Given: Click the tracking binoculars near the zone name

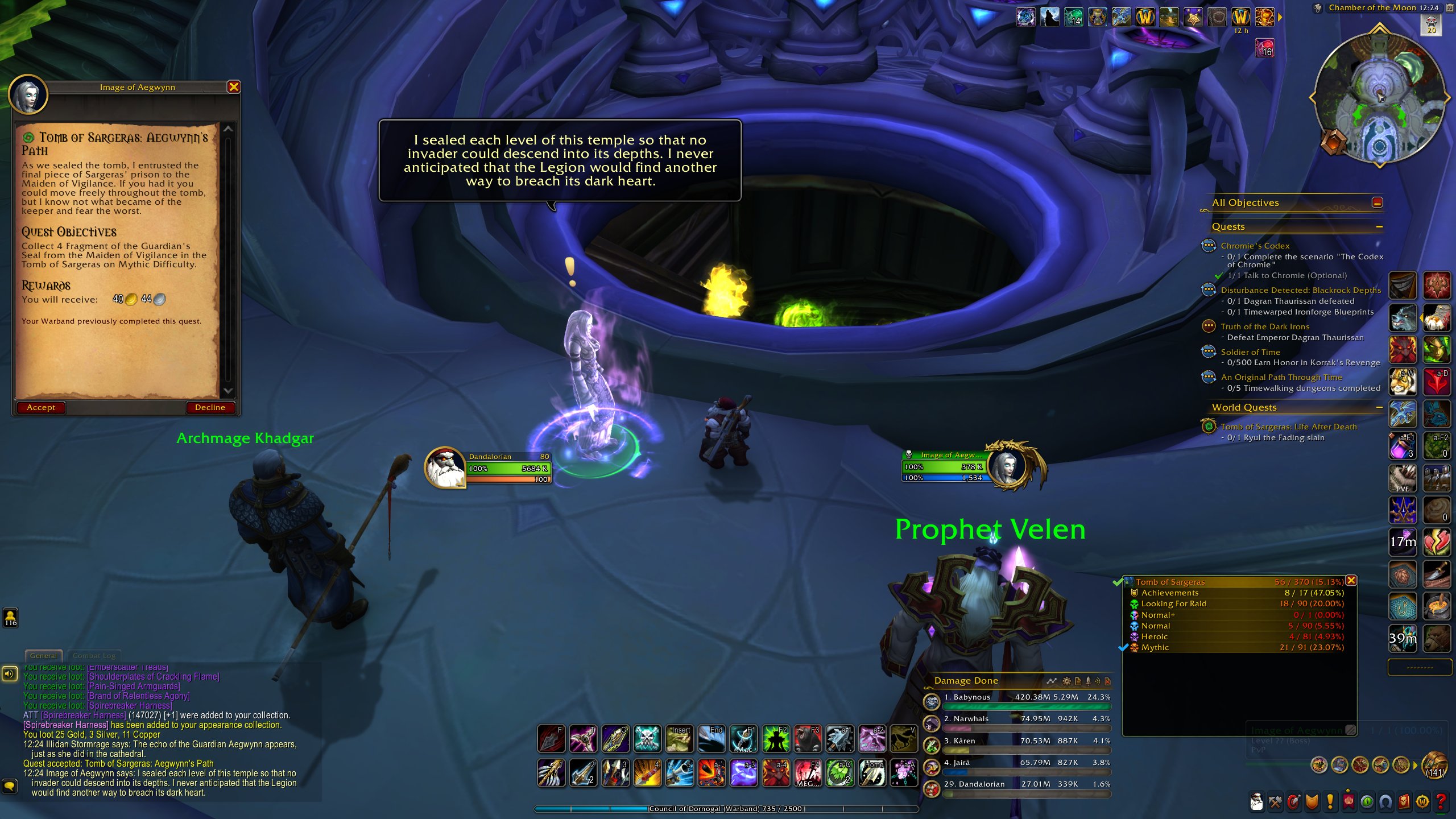Looking at the screenshot, I should click(1318, 8).
